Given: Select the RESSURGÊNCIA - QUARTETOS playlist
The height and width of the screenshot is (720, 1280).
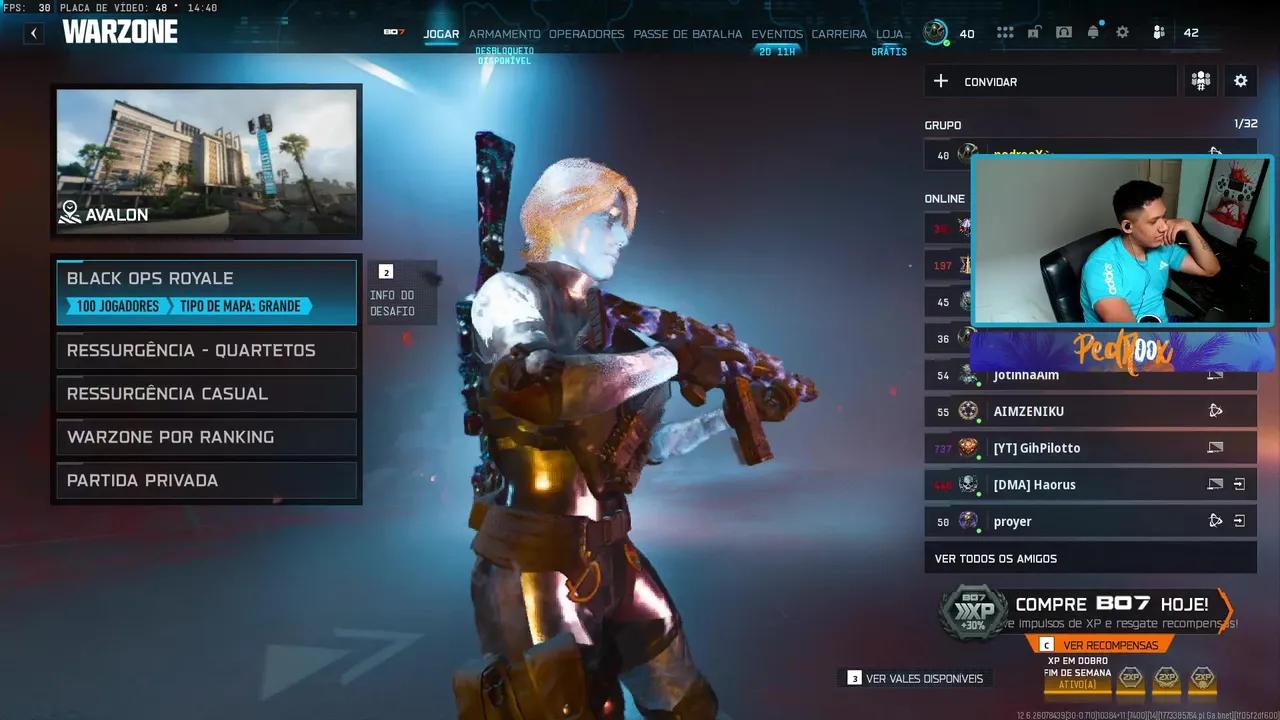Looking at the screenshot, I should [x=206, y=350].
